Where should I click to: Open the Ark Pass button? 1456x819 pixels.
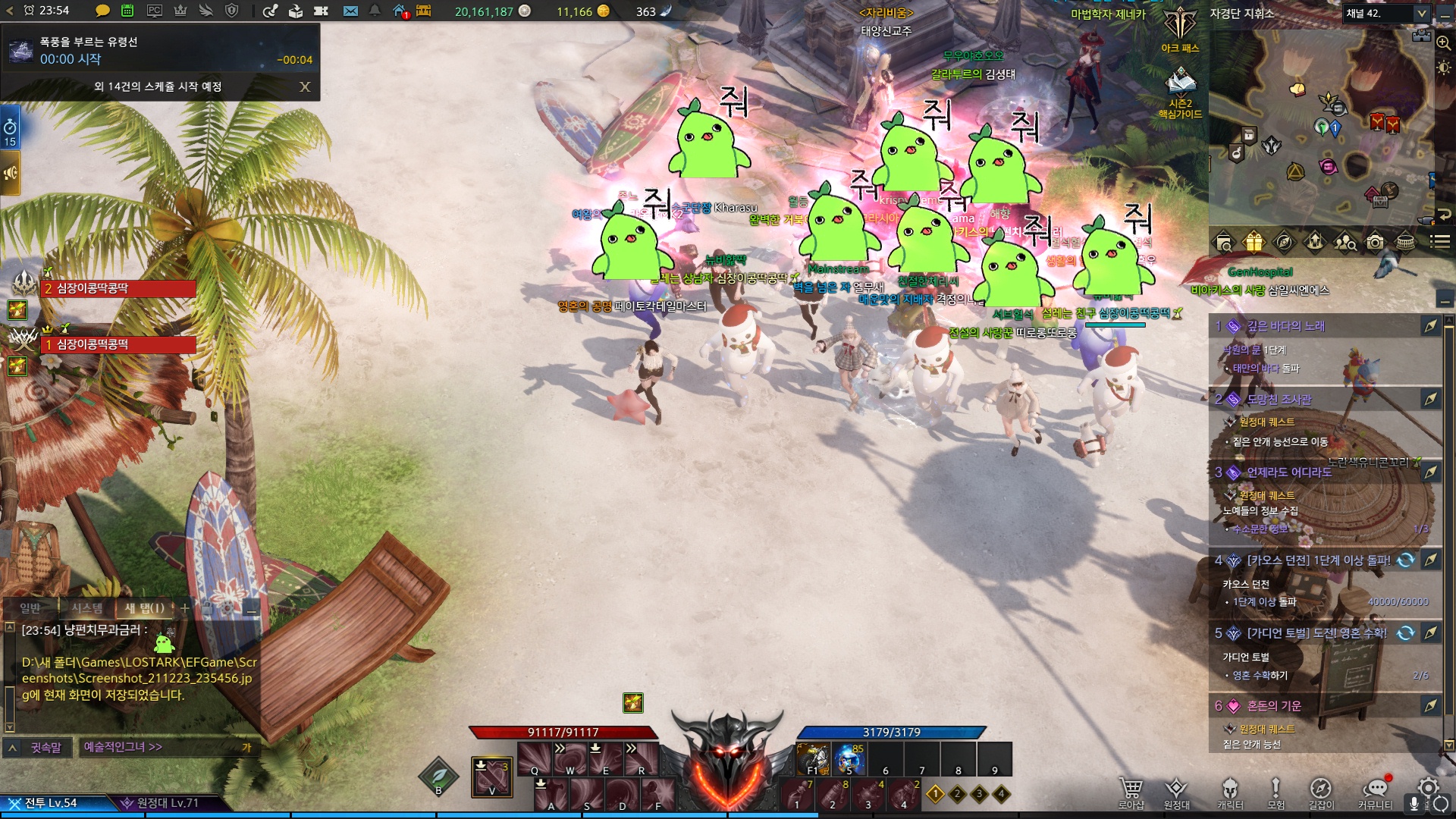pos(1180,30)
